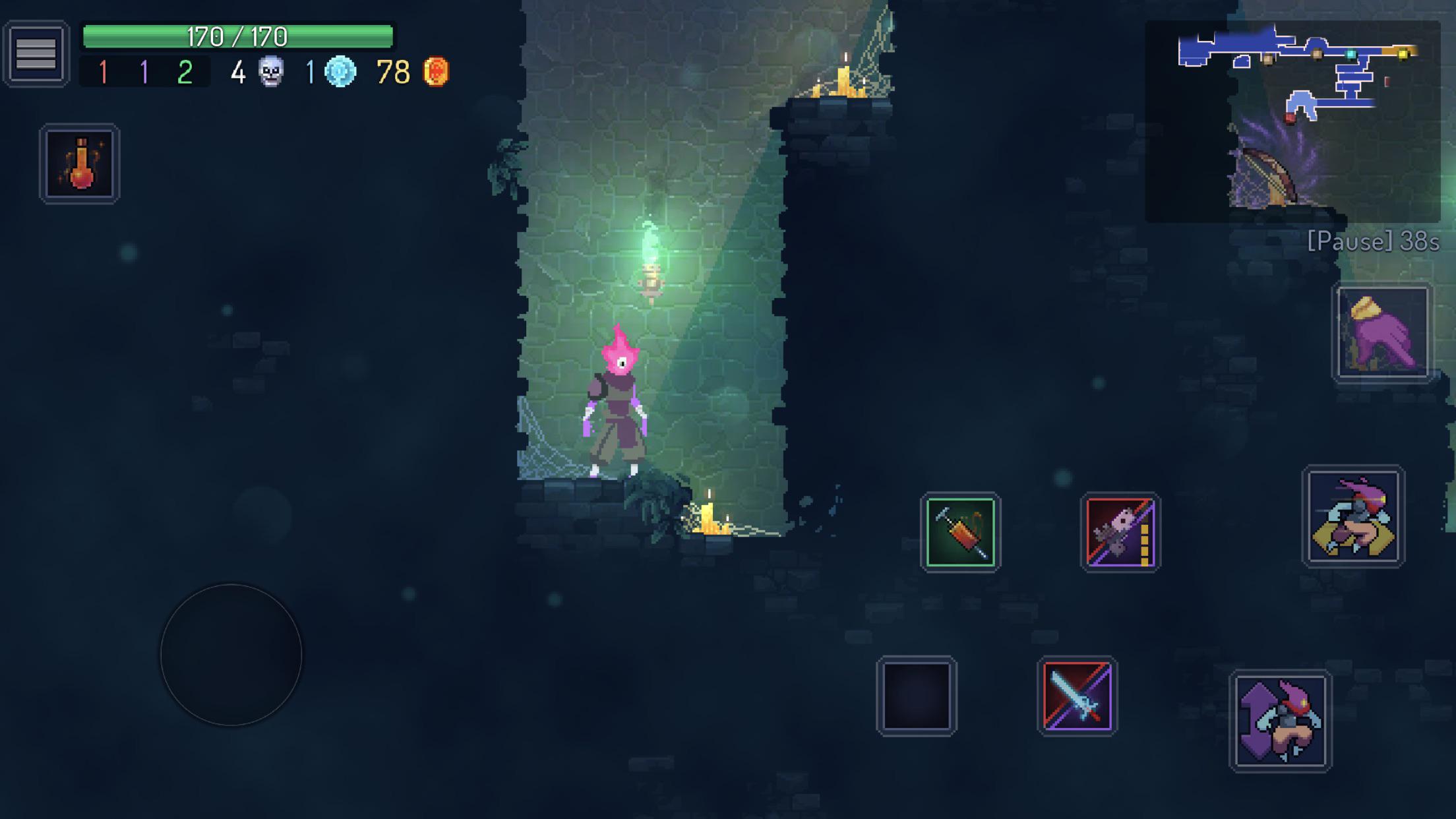Perform the dodge roll action
The width and height of the screenshot is (1456, 819).
(x=1353, y=516)
